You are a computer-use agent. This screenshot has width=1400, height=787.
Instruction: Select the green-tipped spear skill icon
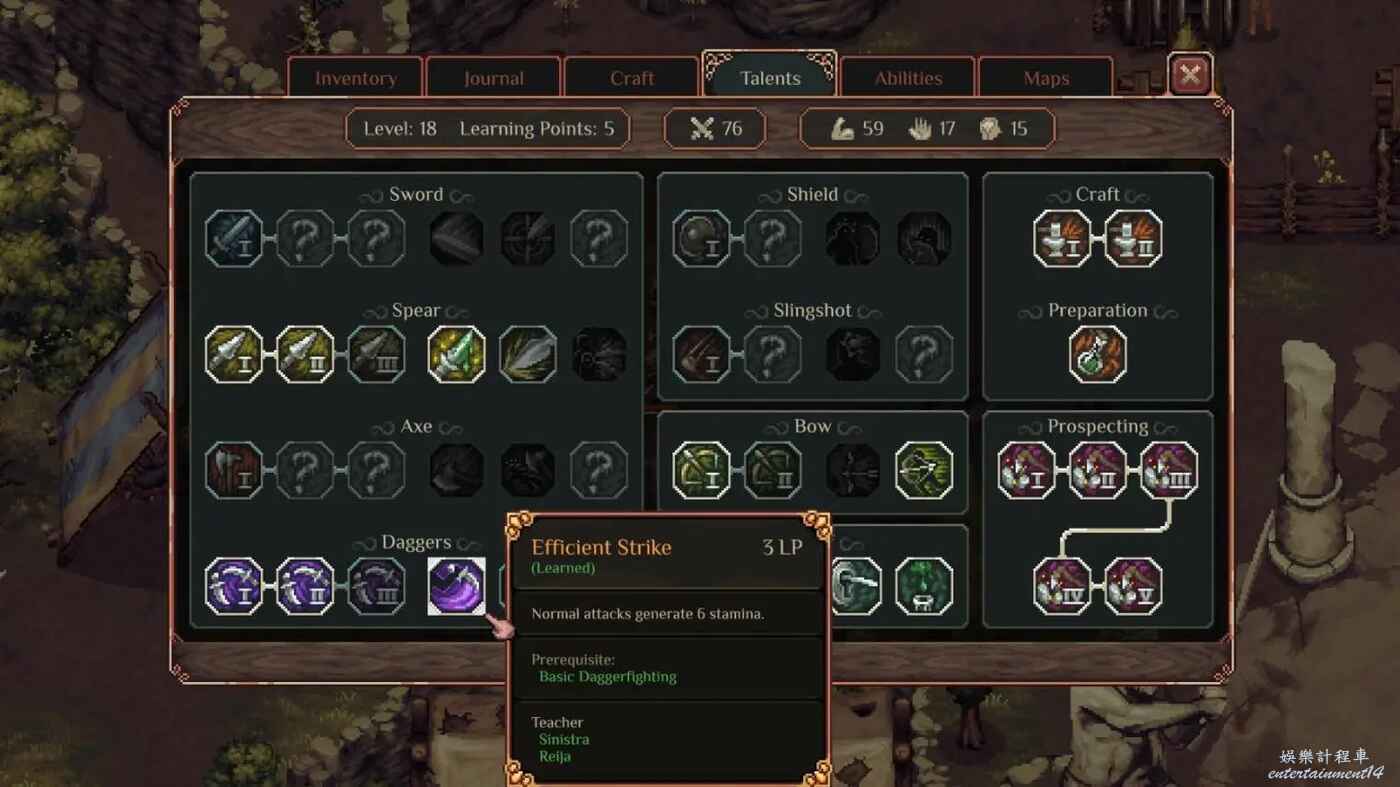[x=457, y=354]
